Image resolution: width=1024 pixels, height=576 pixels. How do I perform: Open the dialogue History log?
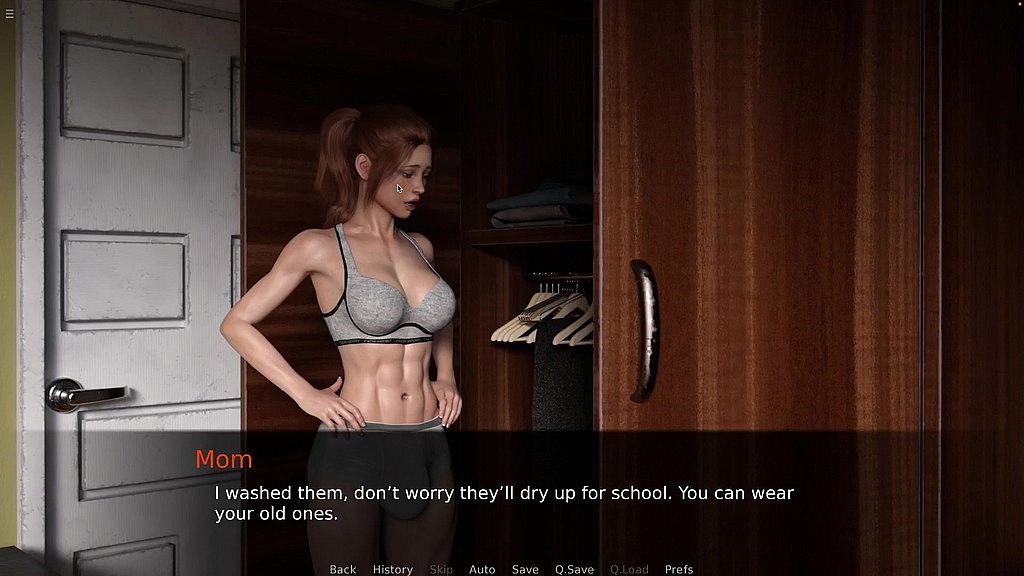click(392, 569)
